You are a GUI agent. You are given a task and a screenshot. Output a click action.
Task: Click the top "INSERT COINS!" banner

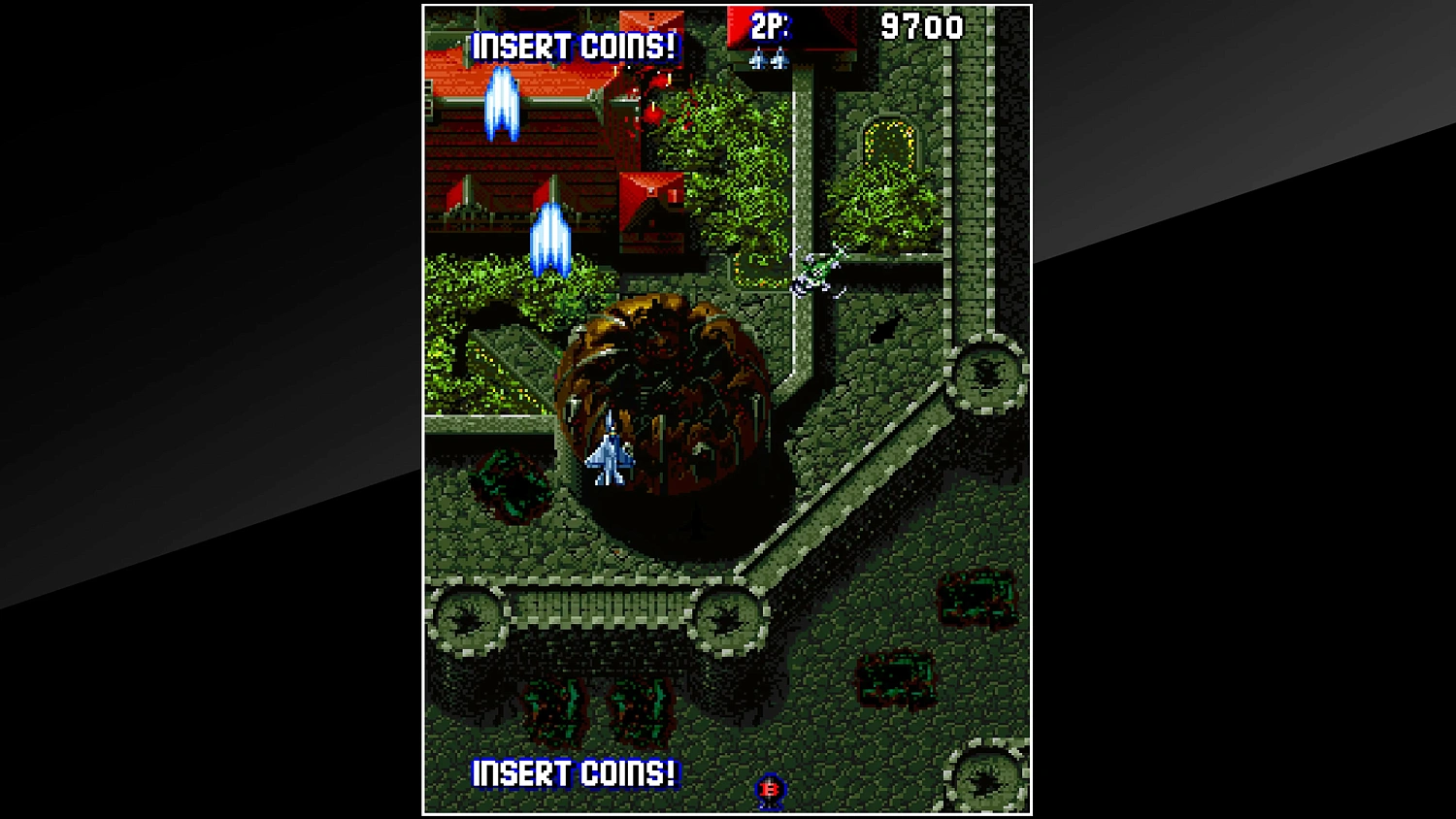[x=575, y=44]
